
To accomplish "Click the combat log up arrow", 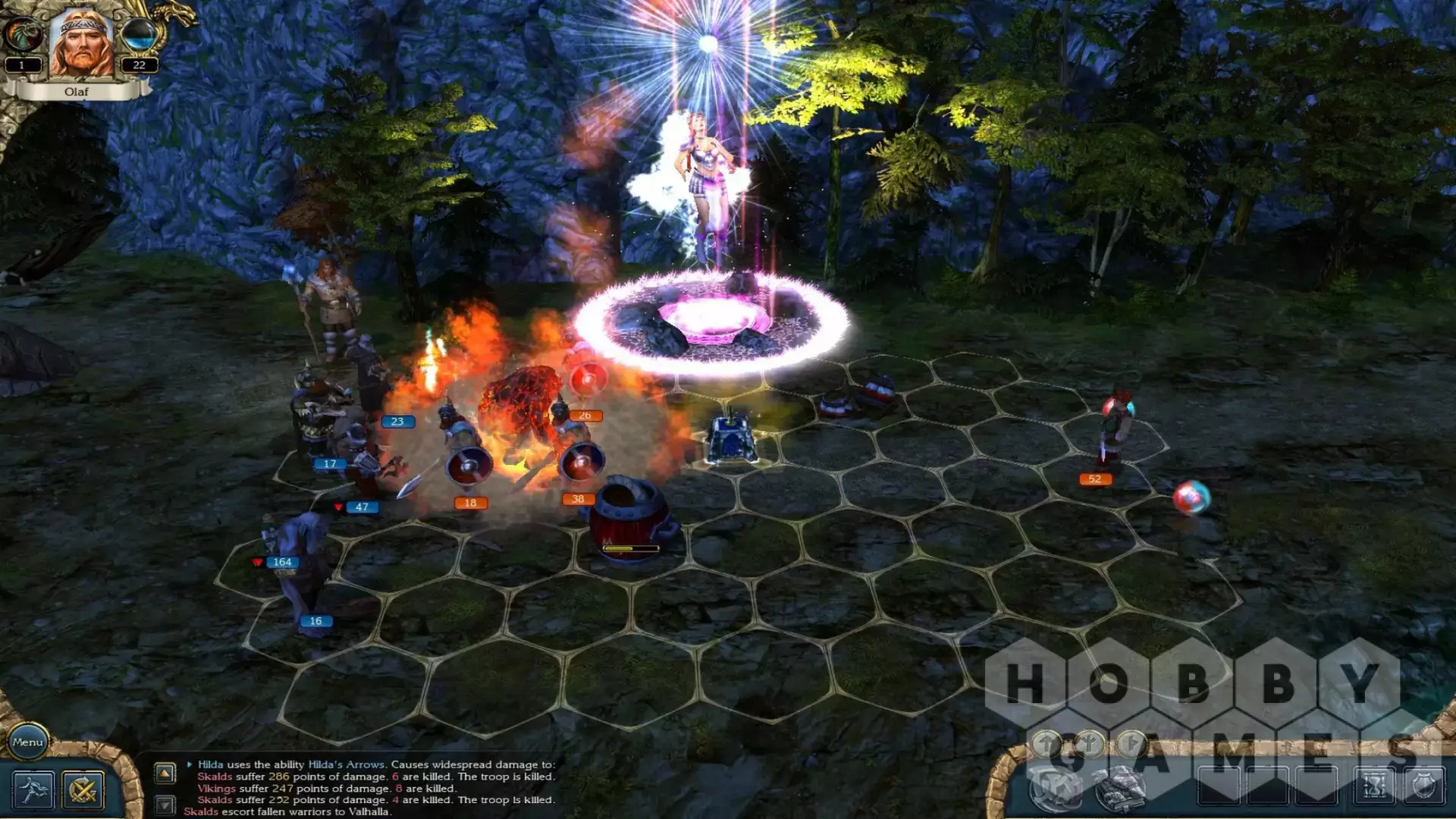I will tap(165, 773).
